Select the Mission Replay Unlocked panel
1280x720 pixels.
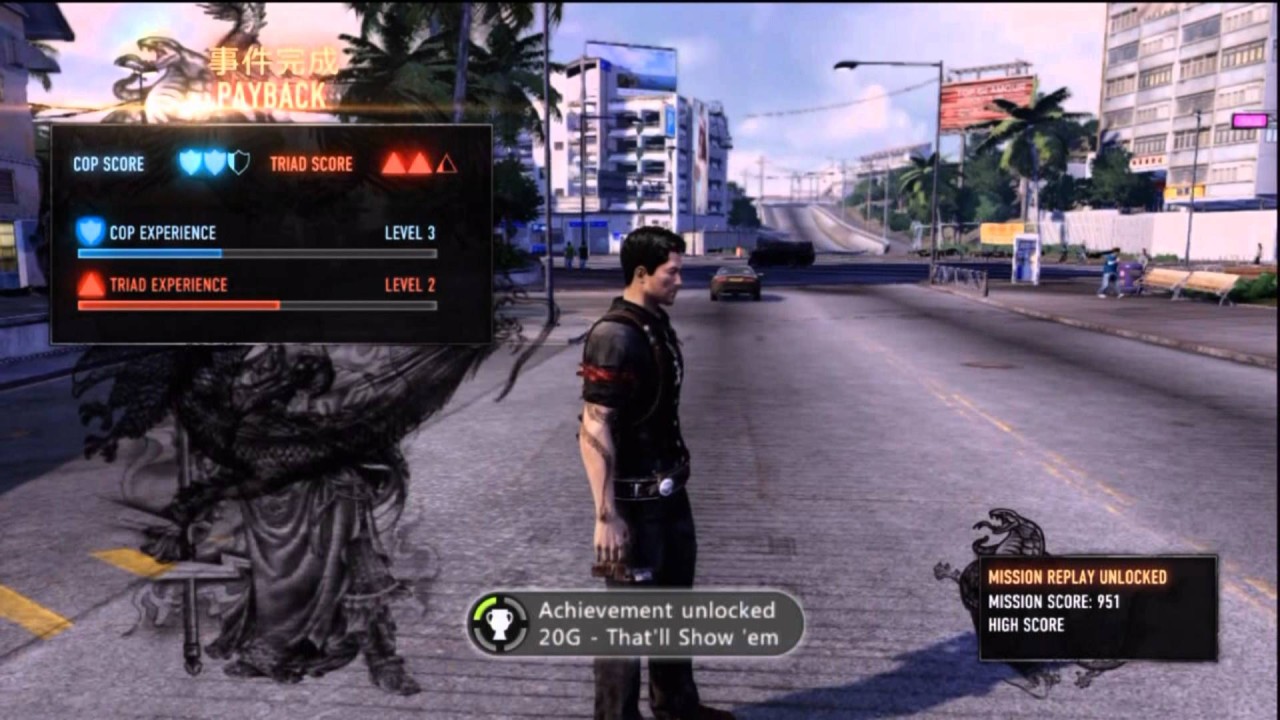[x=1097, y=608]
